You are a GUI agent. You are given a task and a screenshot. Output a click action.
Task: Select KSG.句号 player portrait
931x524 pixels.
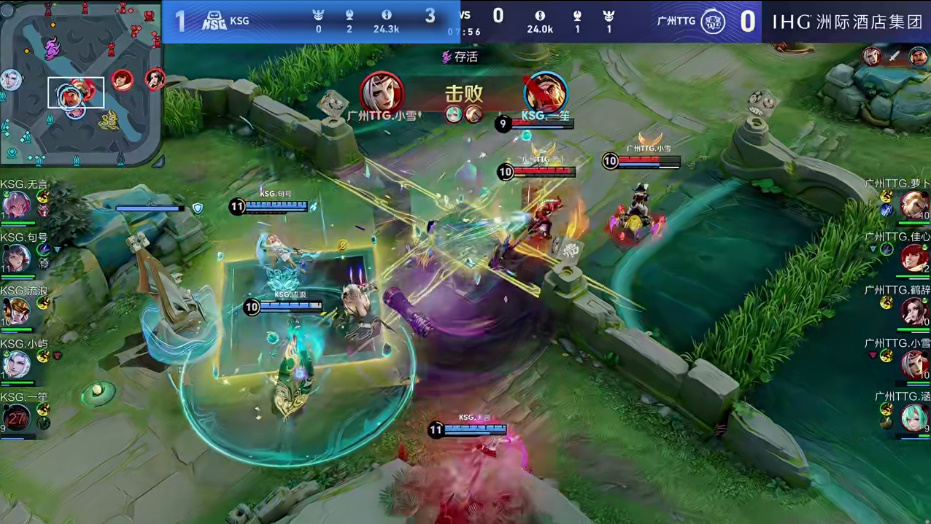[17, 258]
